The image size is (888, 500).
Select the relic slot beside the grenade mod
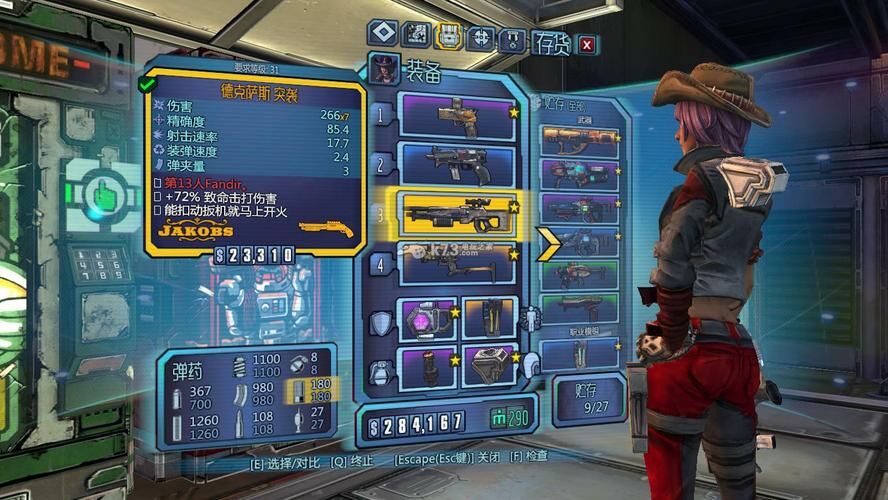click(x=488, y=364)
